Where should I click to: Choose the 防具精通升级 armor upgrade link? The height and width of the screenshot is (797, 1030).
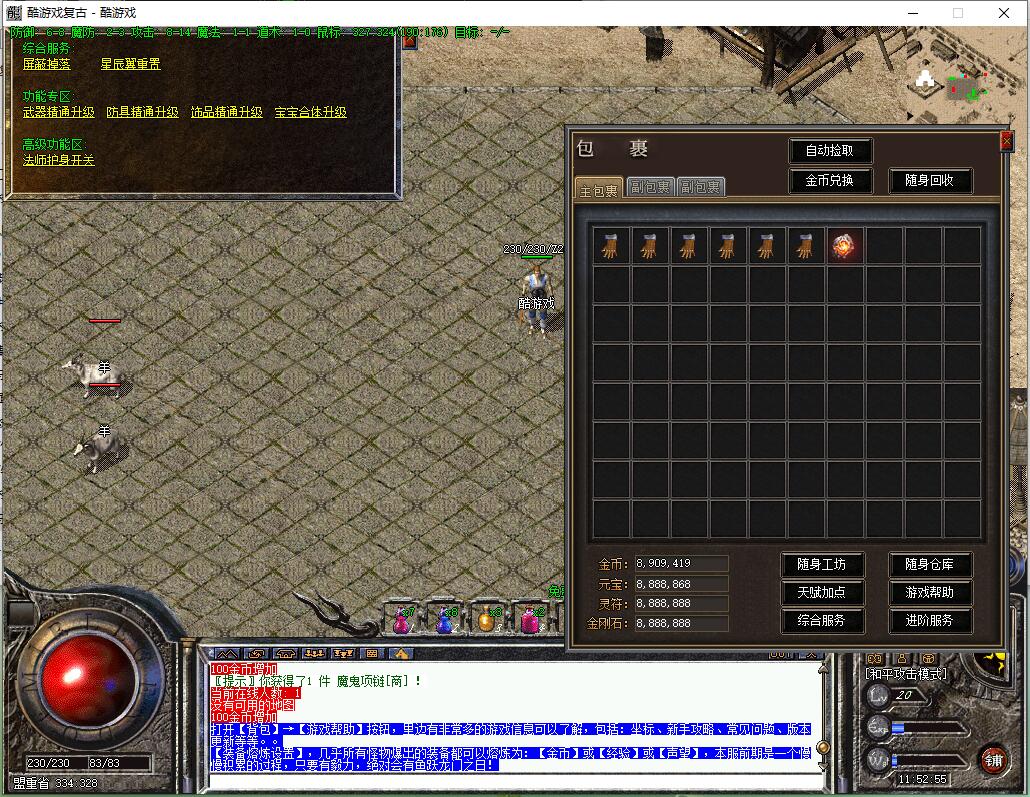143,112
